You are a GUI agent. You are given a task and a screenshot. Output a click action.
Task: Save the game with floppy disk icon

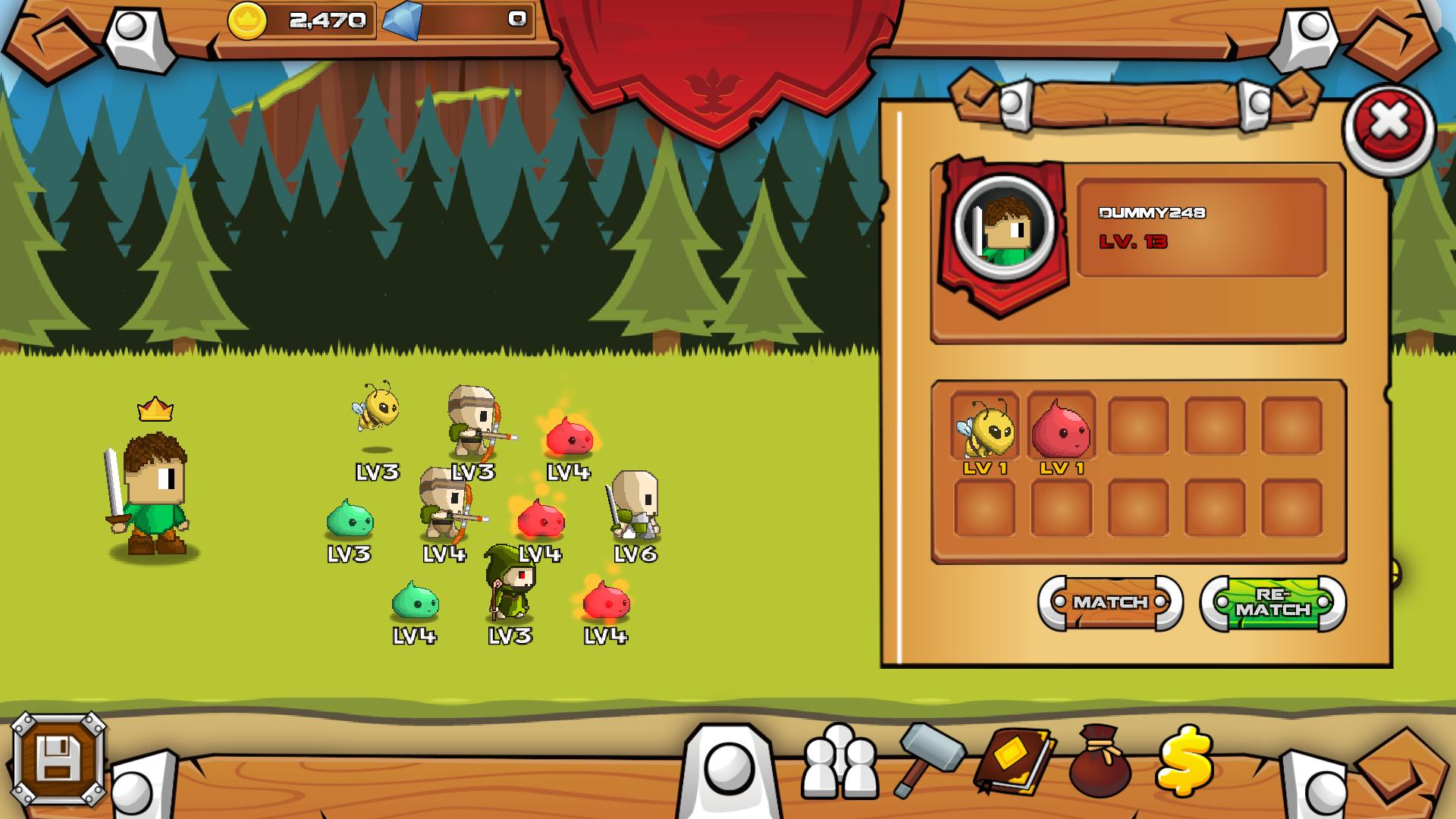pos(58,758)
